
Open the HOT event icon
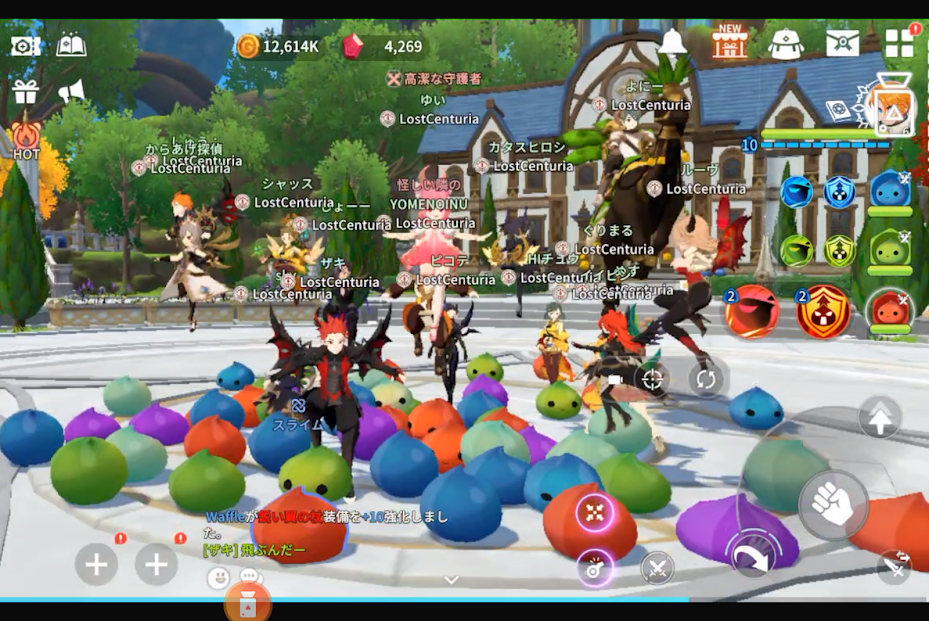point(26,139)
